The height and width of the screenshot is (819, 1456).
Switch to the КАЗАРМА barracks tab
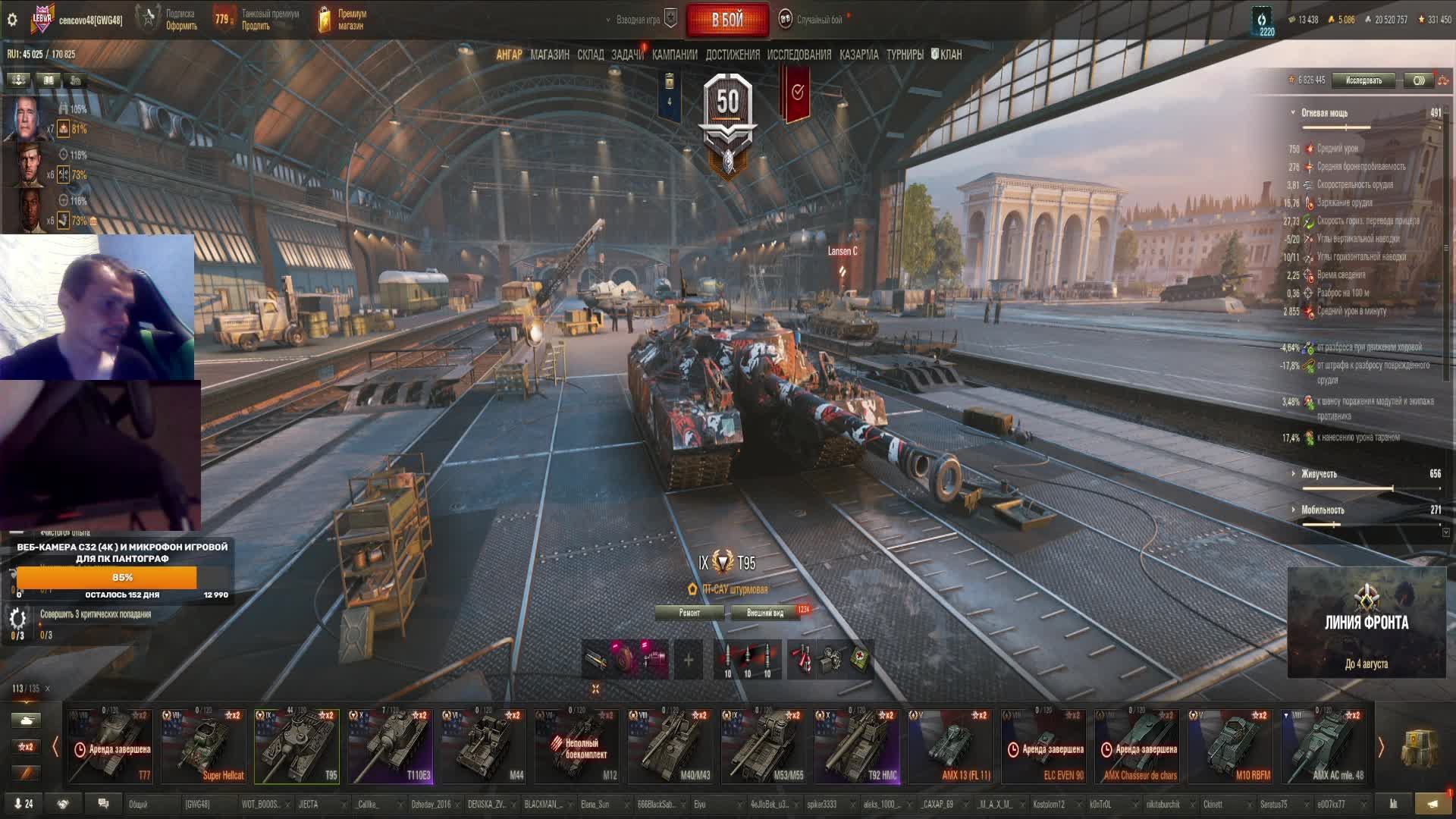858,55
